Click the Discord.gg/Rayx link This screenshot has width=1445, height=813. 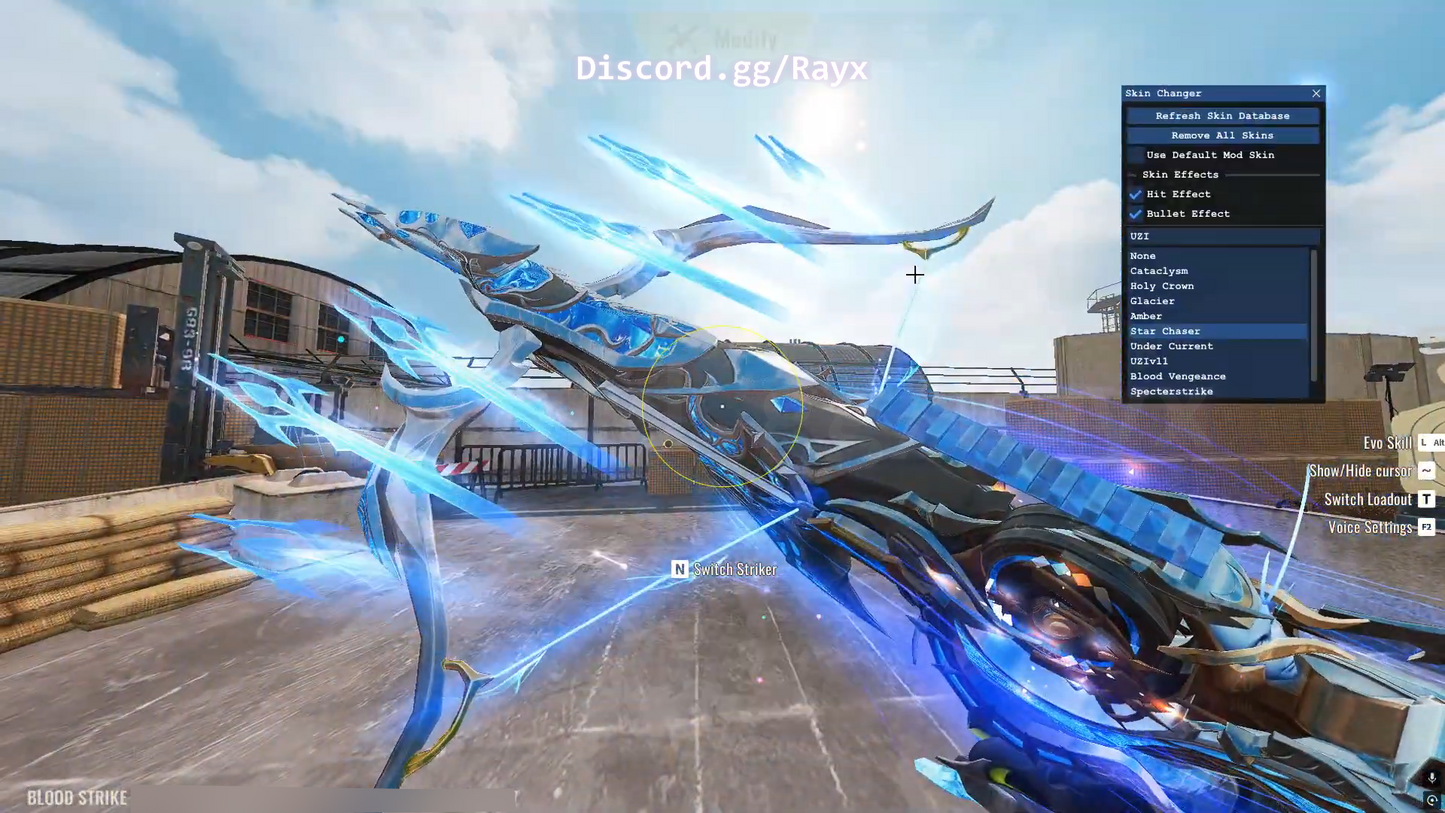coord(721,68)
